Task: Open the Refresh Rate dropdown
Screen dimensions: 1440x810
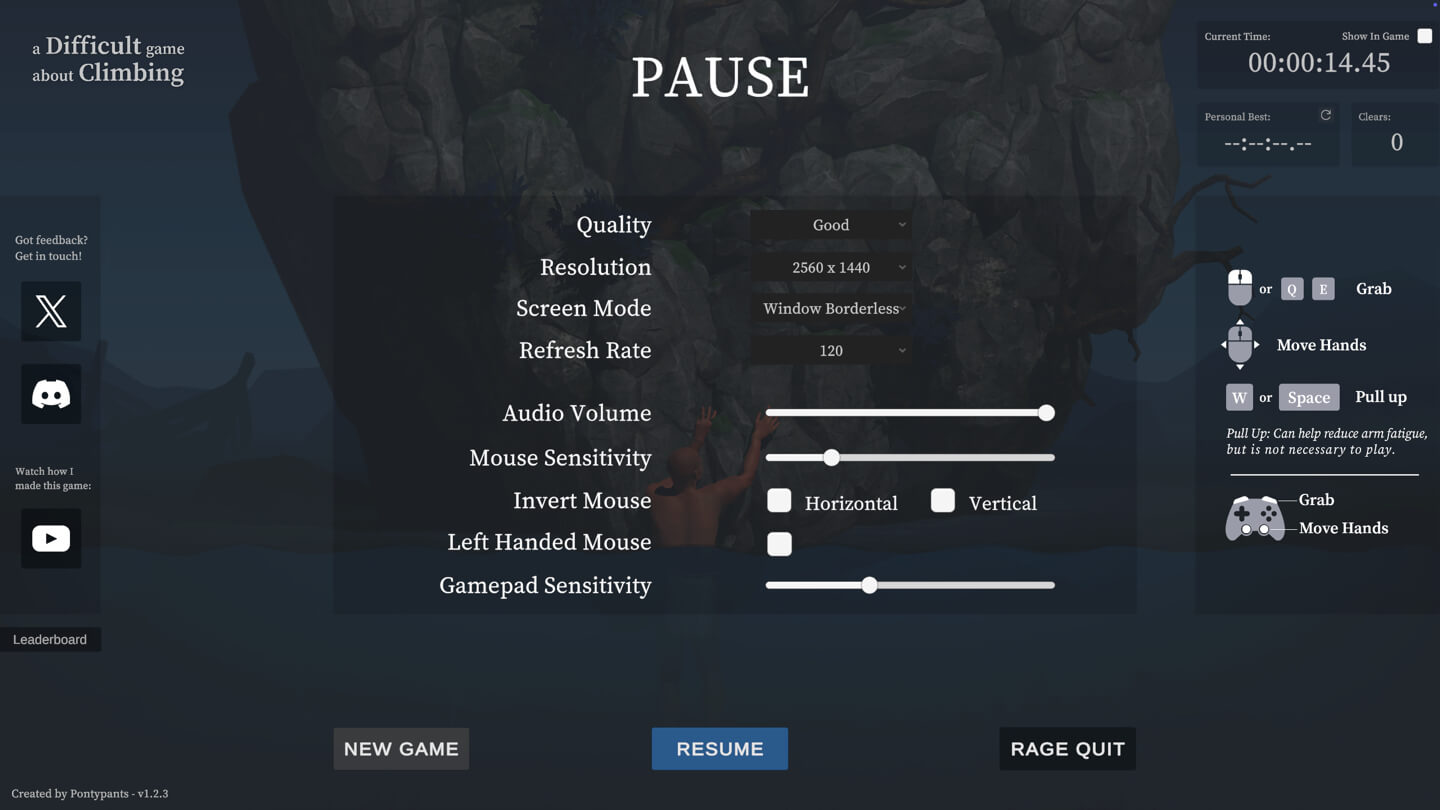Action: (x=831, y=351)
